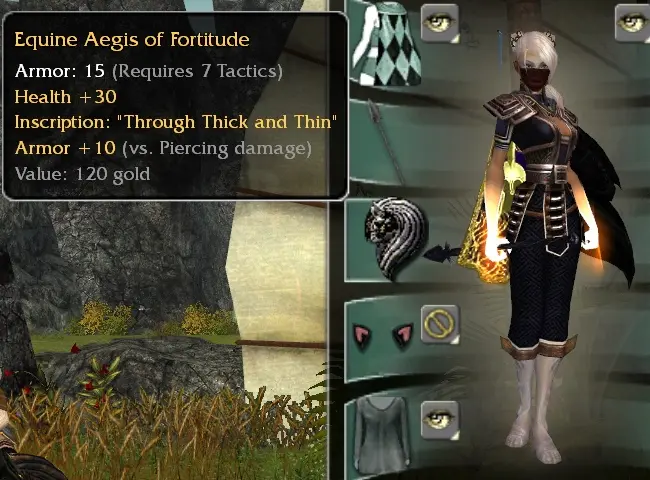Toggle the crossed-circle icon beside the cat ears
Screen dimensions: 650x480
[439, 324]
